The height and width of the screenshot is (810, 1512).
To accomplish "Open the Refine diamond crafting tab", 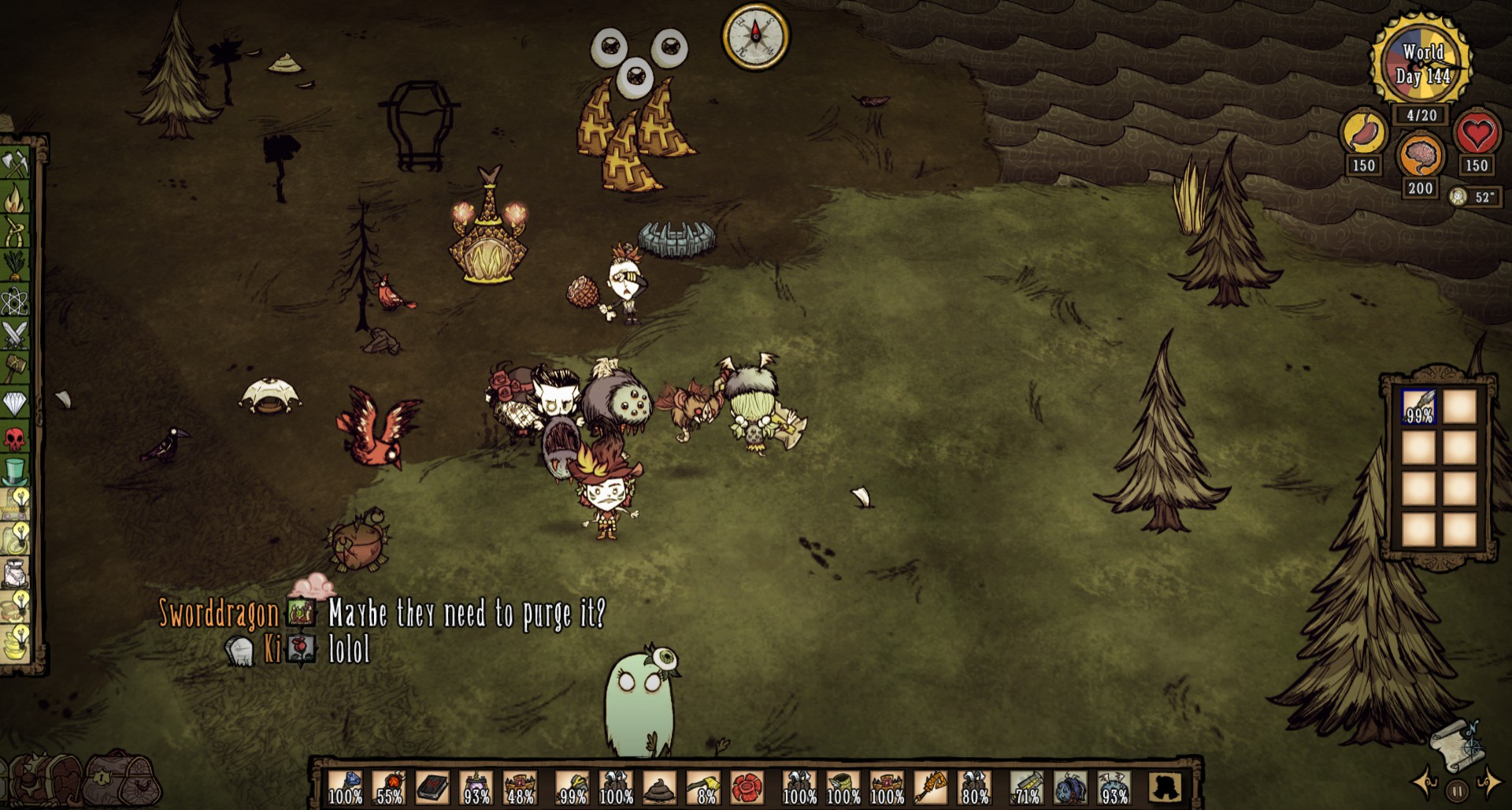I will (15, 403).
